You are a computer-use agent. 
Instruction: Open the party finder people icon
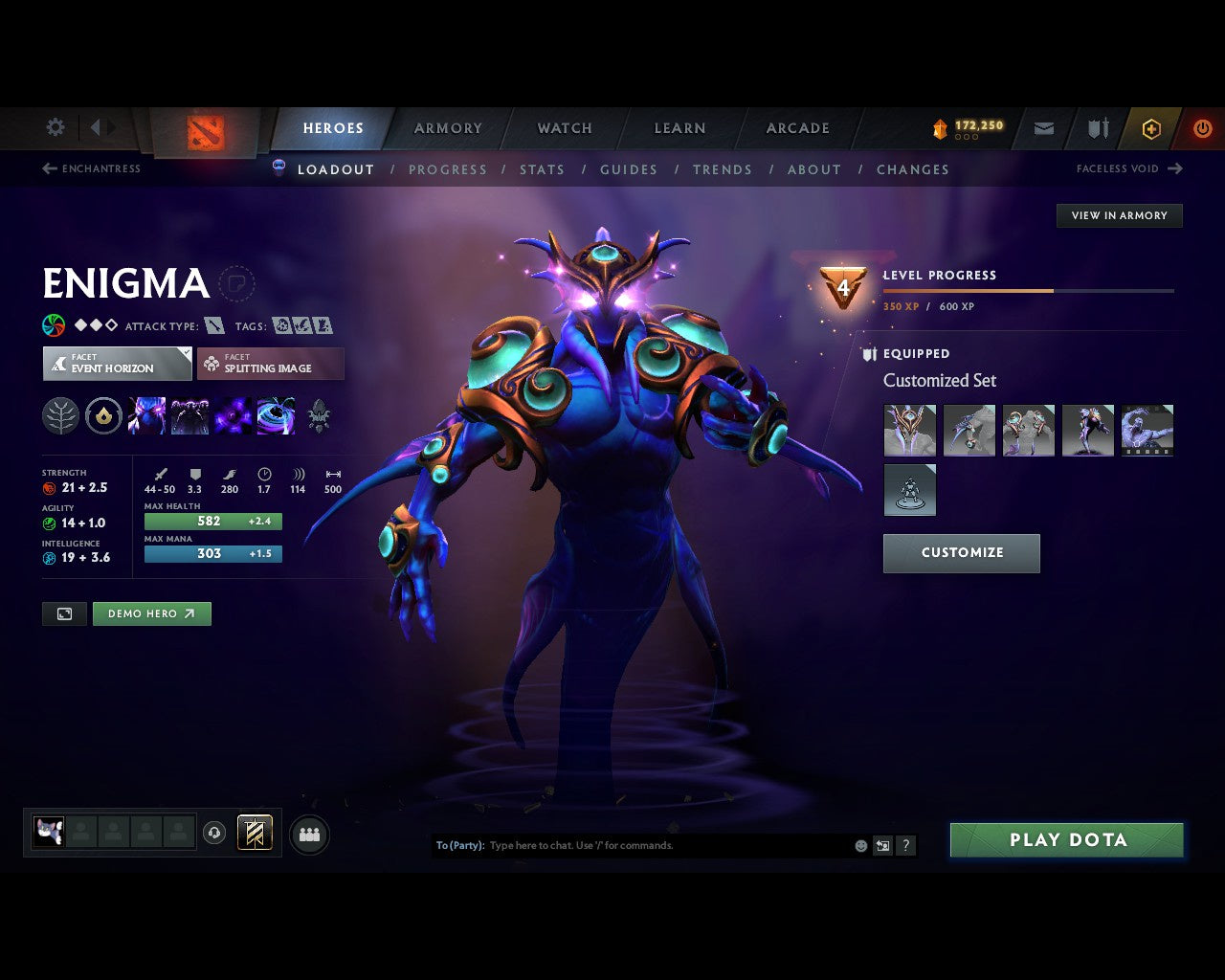309,834
